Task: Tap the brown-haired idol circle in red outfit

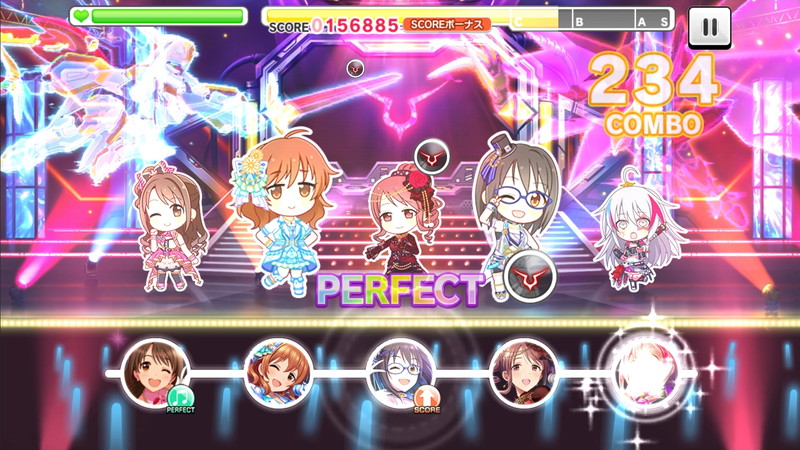Action: click(523, 373)
